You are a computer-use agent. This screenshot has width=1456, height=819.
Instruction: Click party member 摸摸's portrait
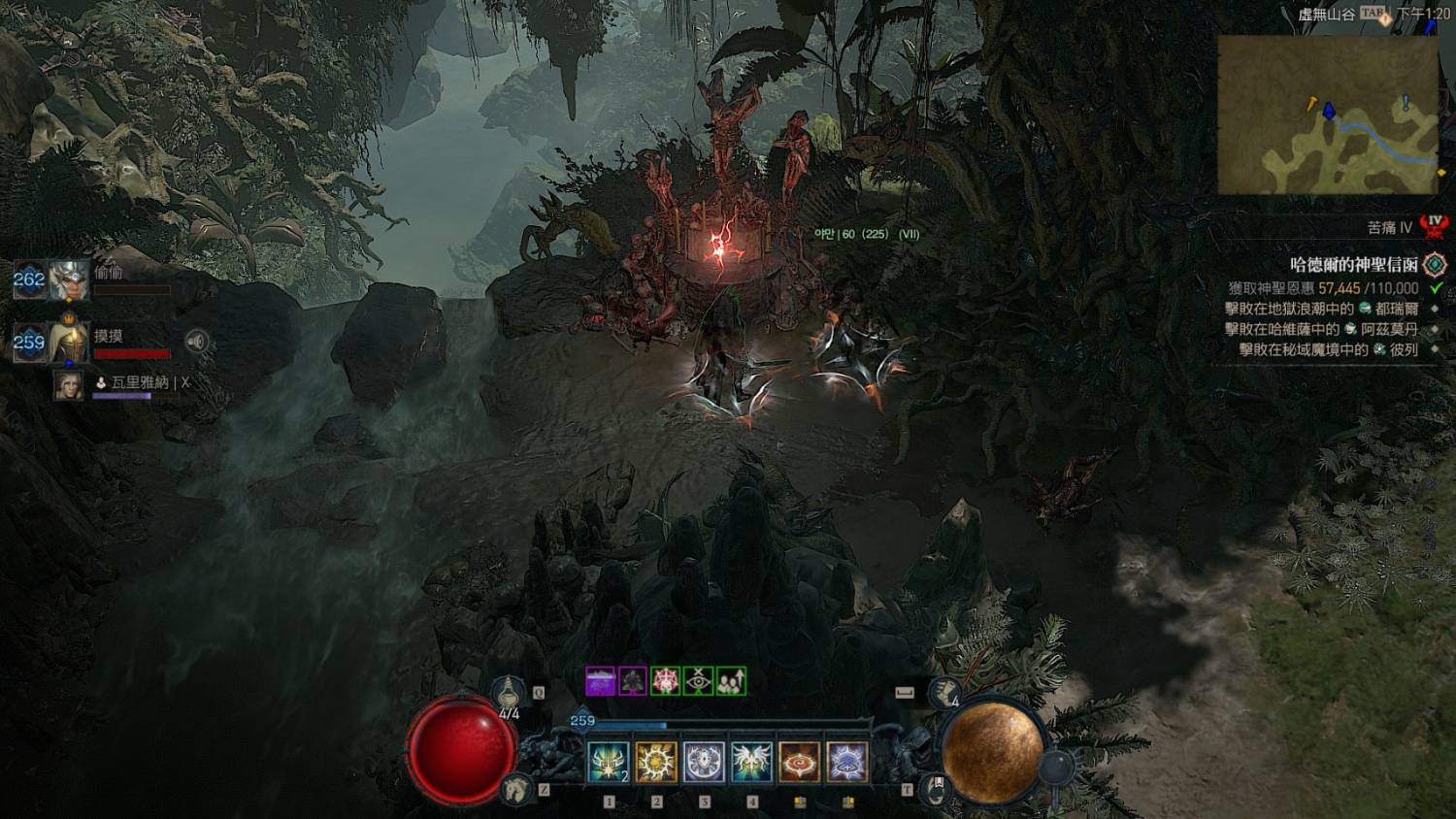pos(69,342)
